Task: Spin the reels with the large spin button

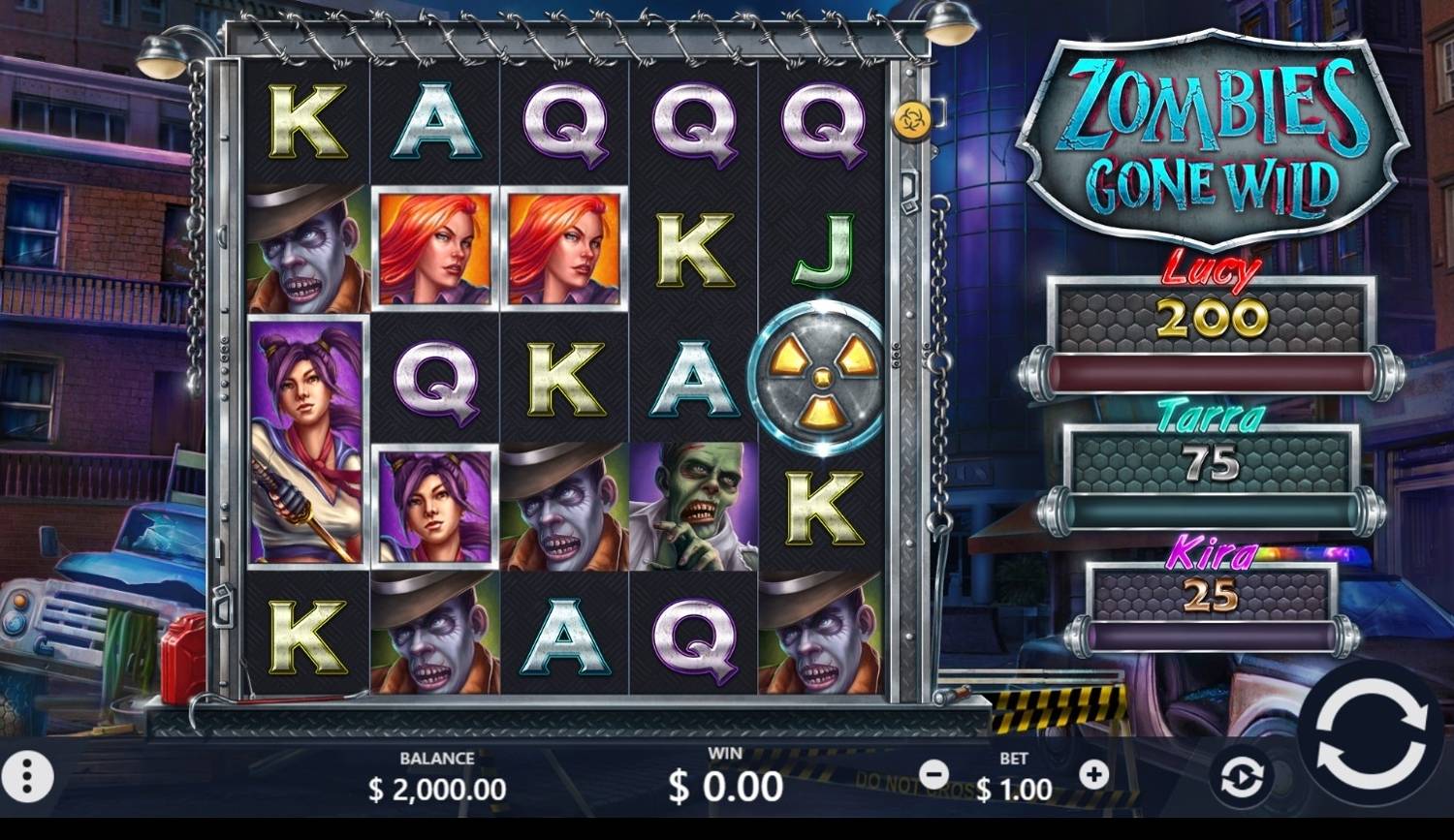Action: click(x=1371, y=733)
